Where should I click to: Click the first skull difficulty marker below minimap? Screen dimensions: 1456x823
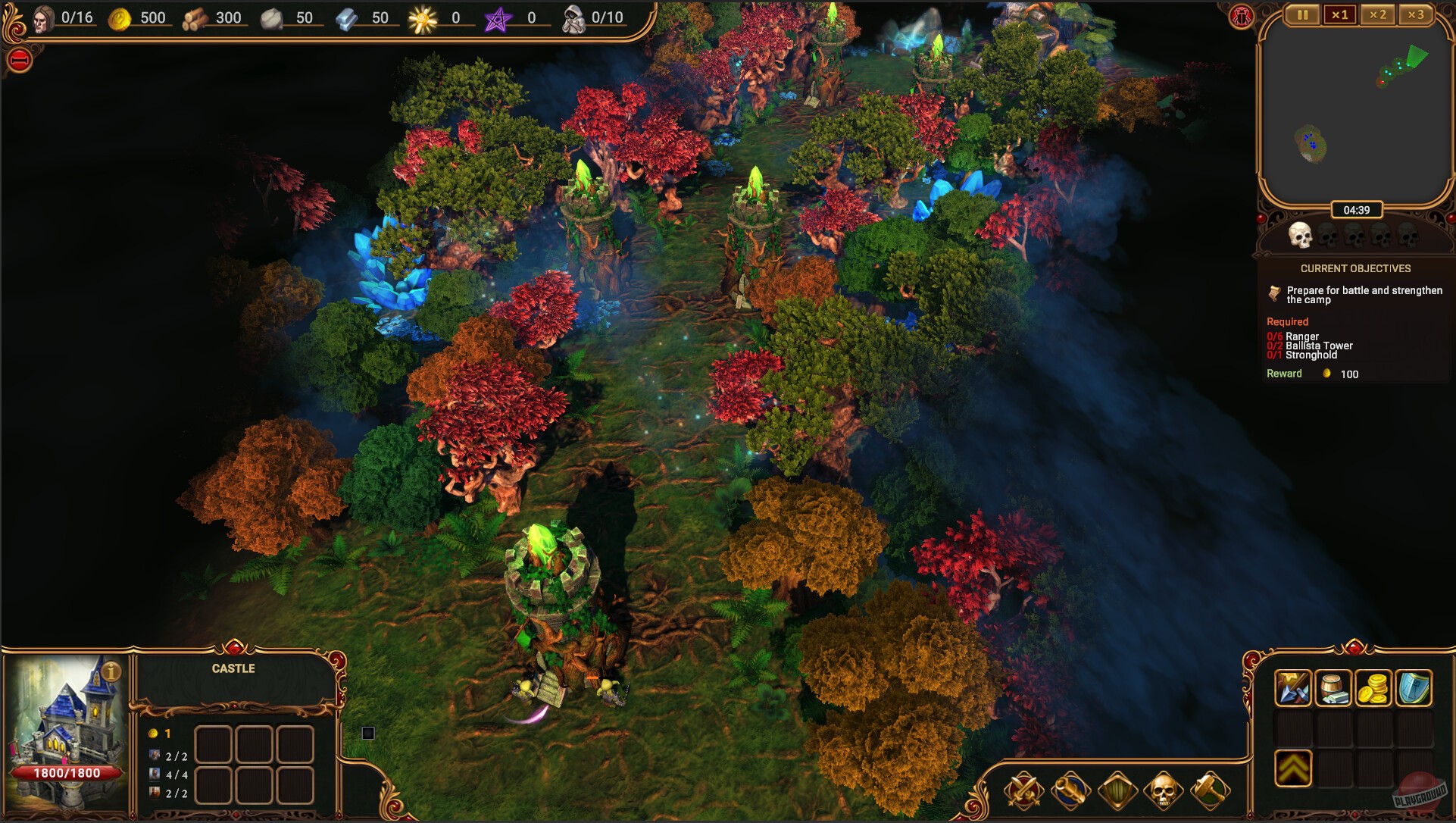tap(1300, 236)
